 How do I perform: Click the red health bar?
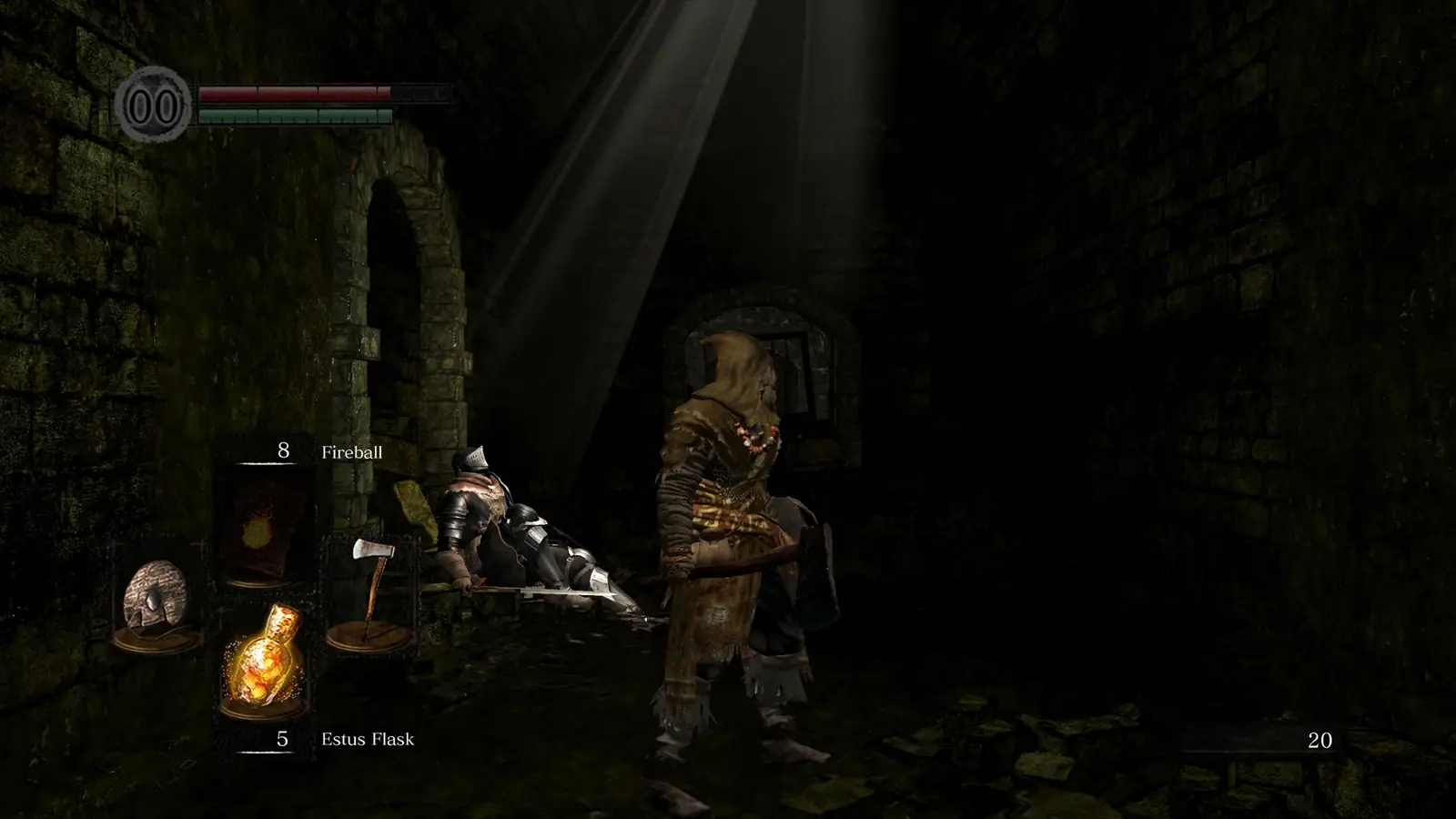pyautogui.click(x=291, y=95)
